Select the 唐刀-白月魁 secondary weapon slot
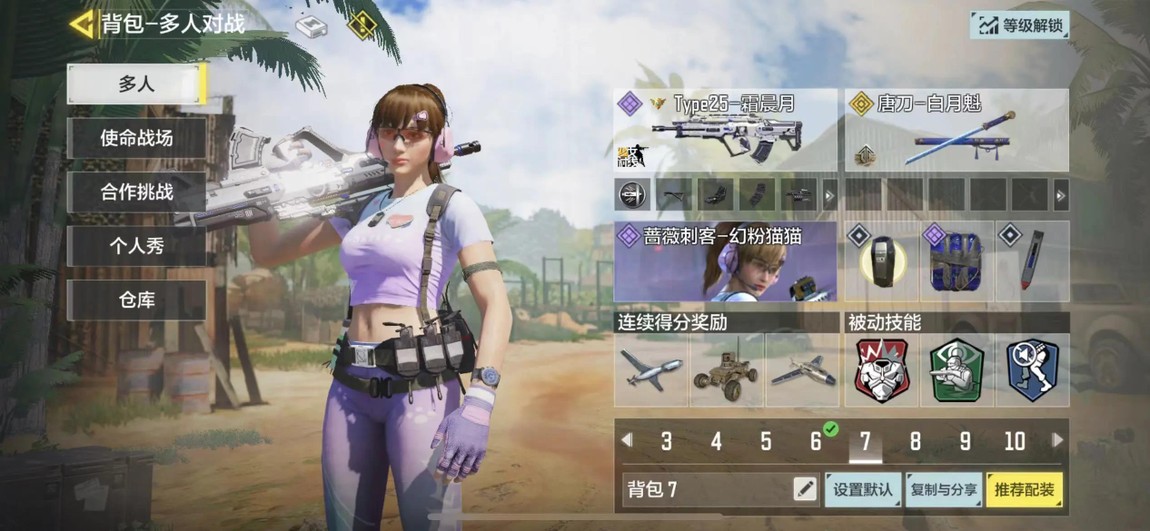The height and width of the screenshot is (531, 1150). tap(956, 131)
